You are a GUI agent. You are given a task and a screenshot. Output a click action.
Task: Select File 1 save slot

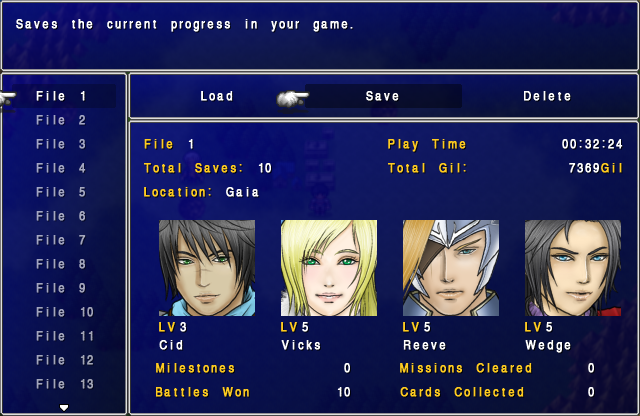pos(61,97)
